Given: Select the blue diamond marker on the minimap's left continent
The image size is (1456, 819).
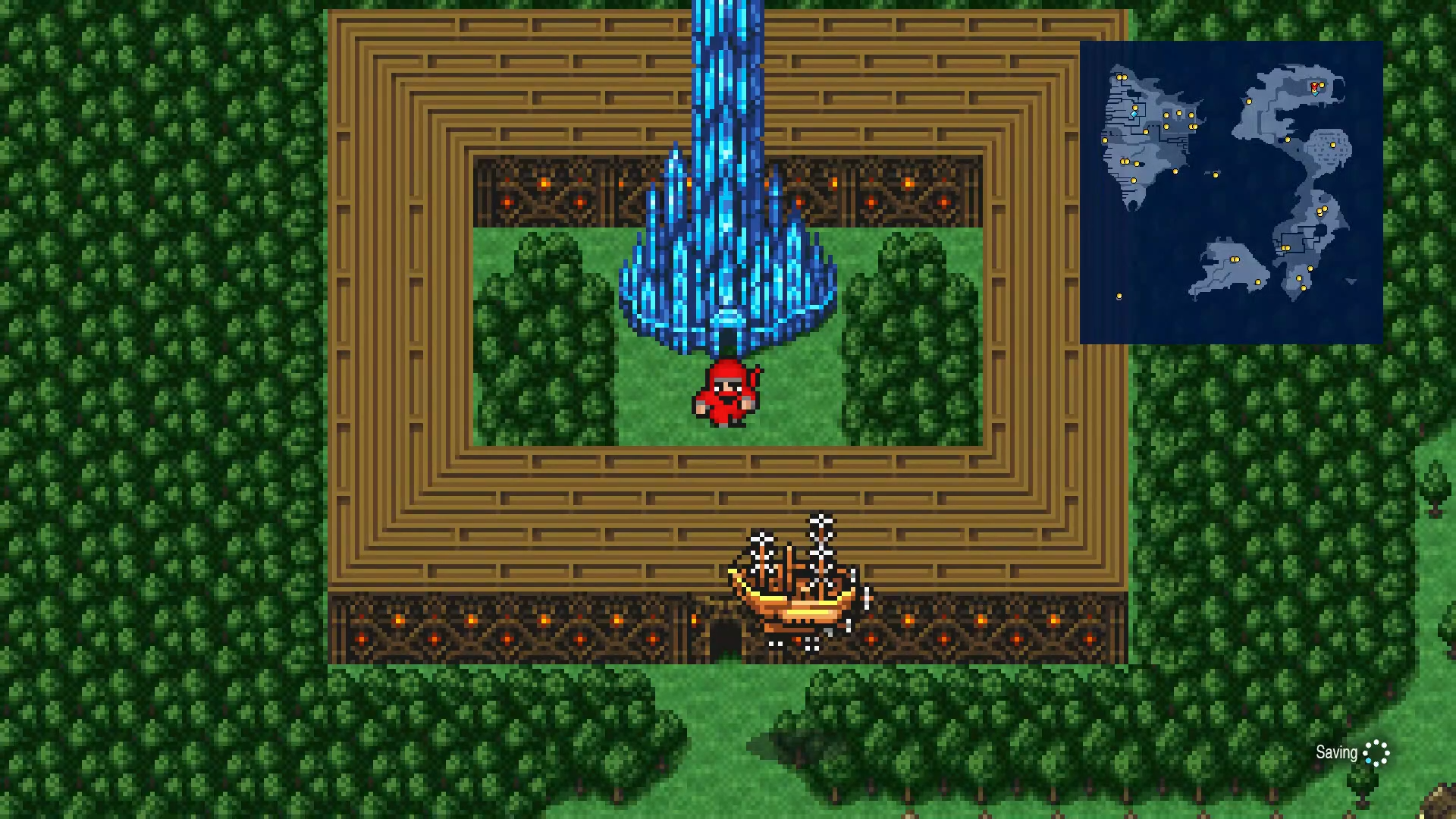Looking at the screenshot, I should pos(1133,114).
